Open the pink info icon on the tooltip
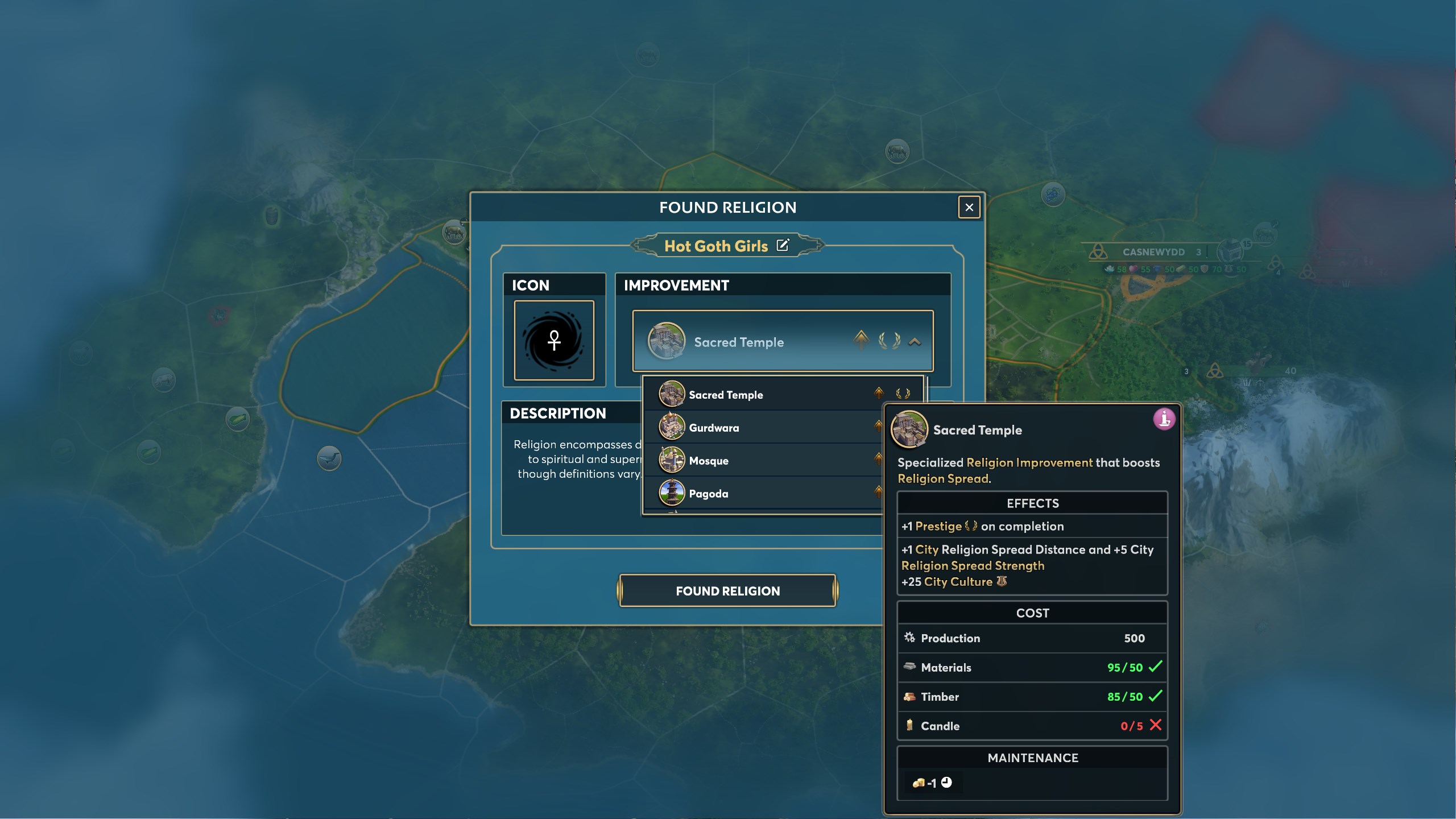The image size is (1456, 819). 1164,419
